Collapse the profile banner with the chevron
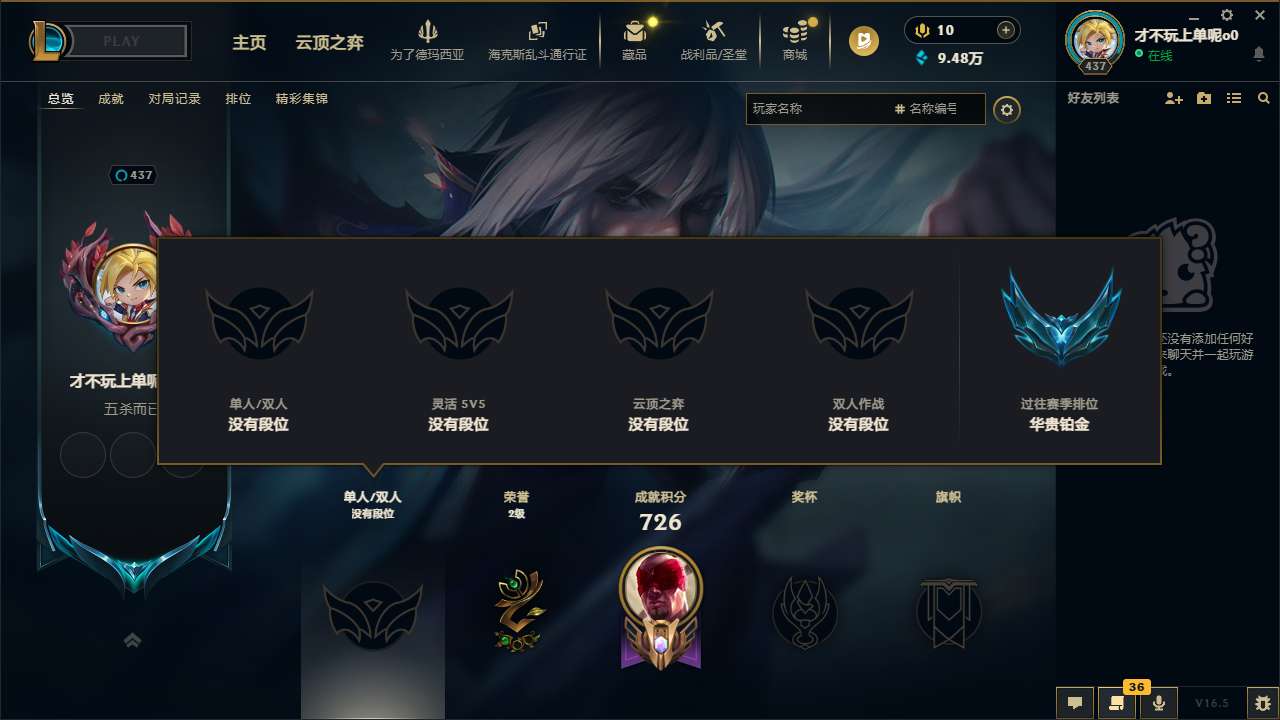This screenshot has height=720, width=1280. coord(132,639)
